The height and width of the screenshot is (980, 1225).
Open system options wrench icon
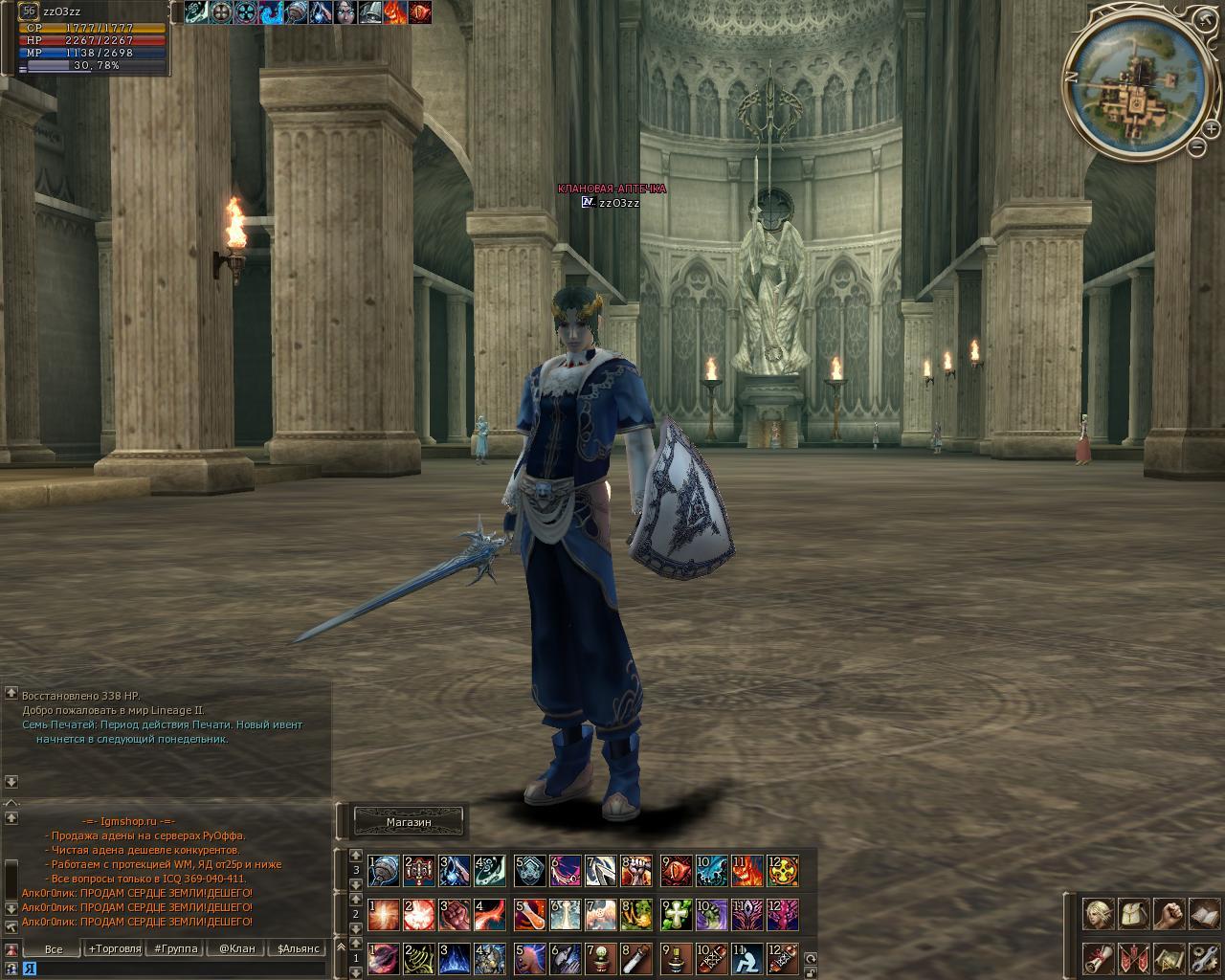pos(1203,957)
